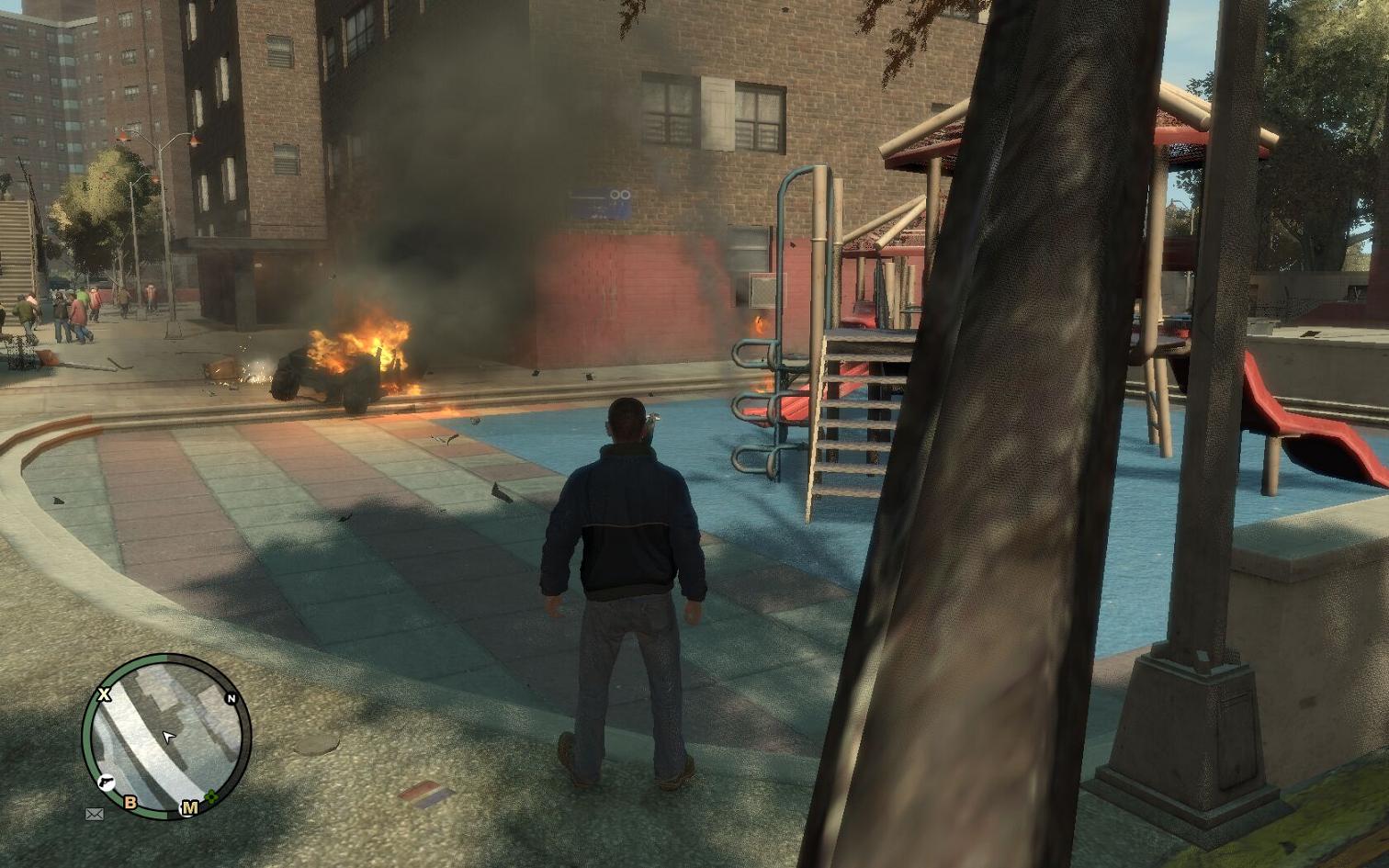The height and width of the screenshot is (868, 1389).
Task: Select the pistol gun shop blip
Action: click(x=106, y=782)
